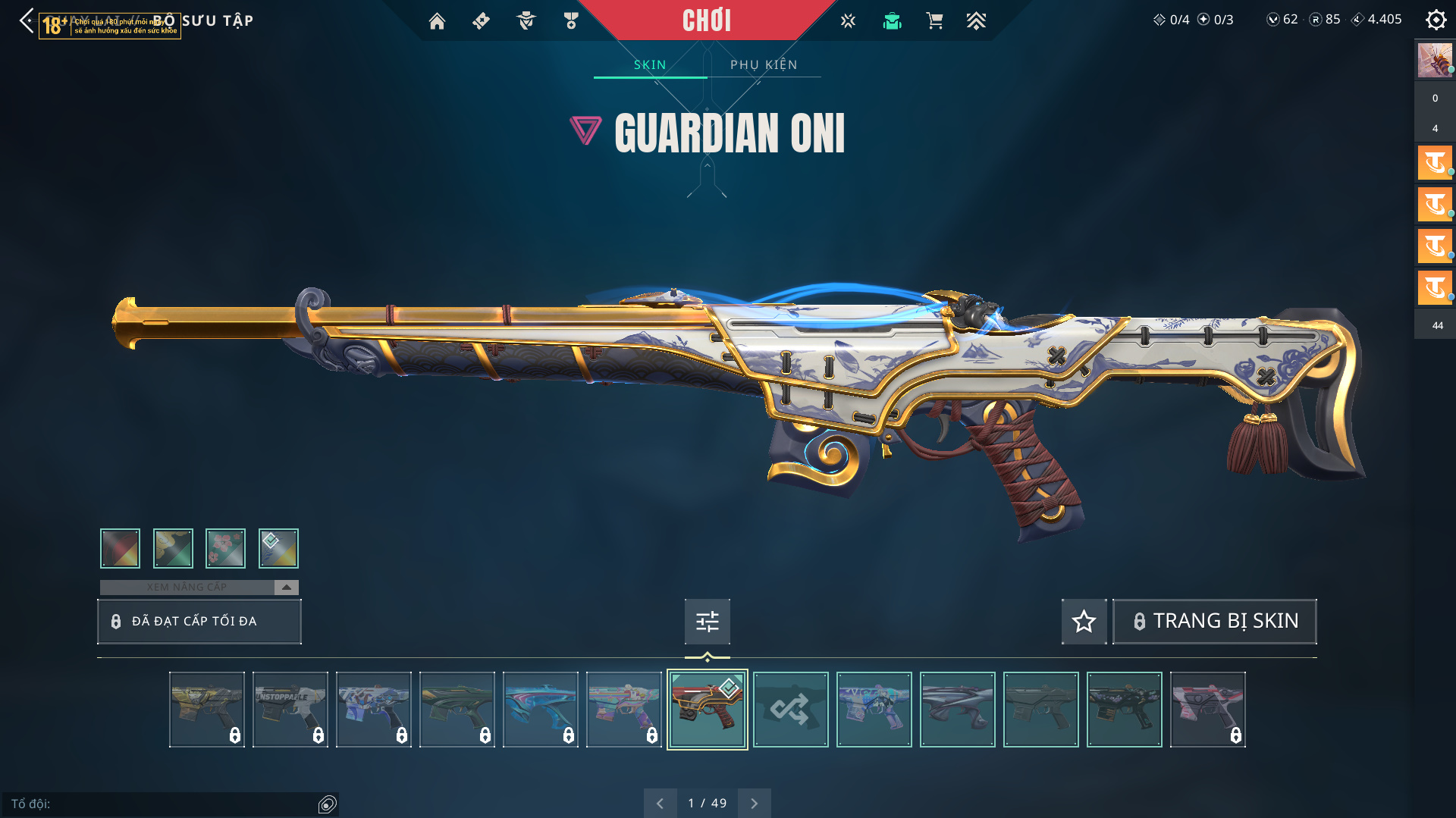Open the settings gear
The width and height of the screenshot is (1456, 818).
(x=1436, y=20)
